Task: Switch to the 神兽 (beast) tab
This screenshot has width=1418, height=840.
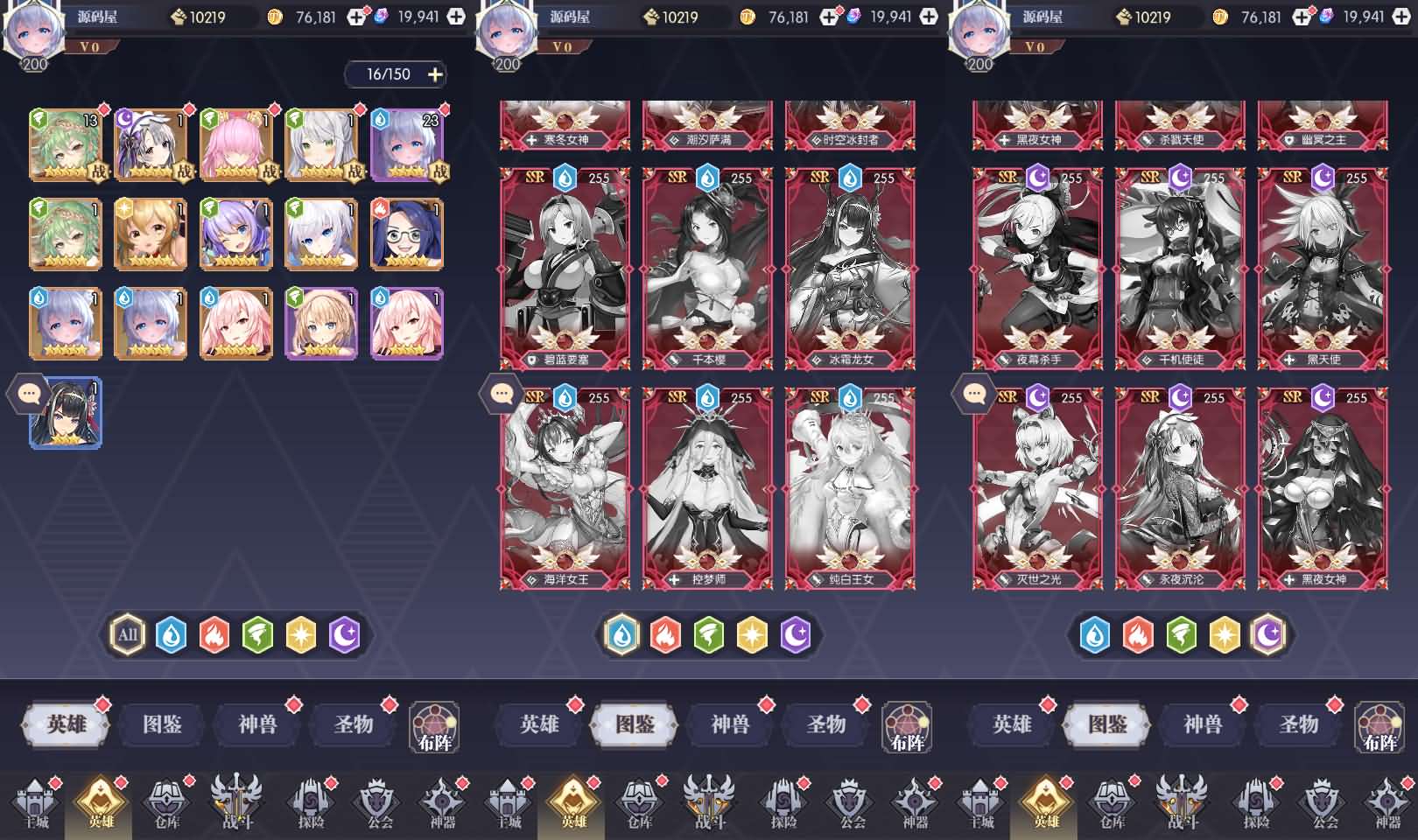Action: [x=256, y=724]
